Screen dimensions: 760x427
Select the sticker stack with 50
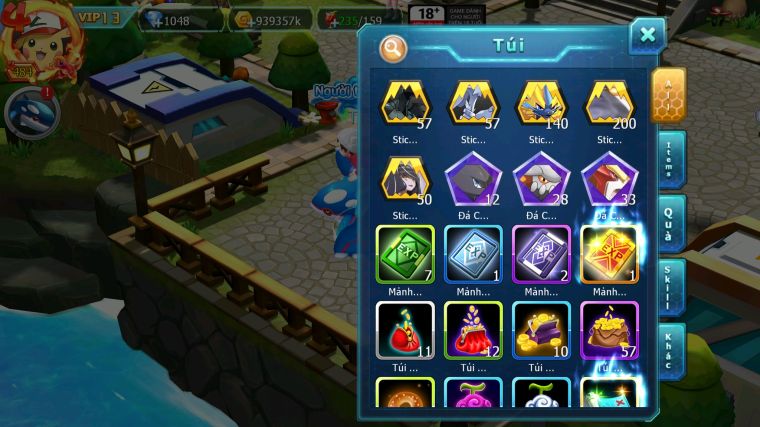click(405, 178)
